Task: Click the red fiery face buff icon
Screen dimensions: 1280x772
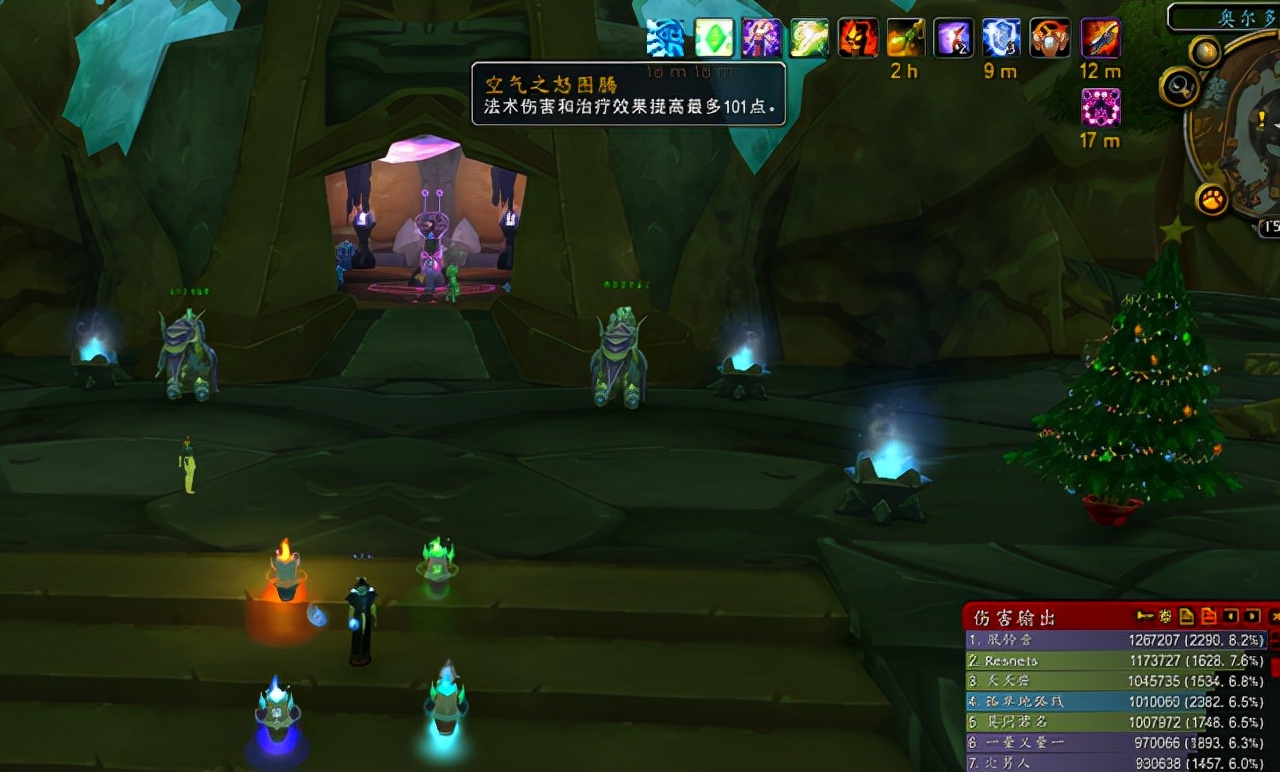Action: click(858, 38)
